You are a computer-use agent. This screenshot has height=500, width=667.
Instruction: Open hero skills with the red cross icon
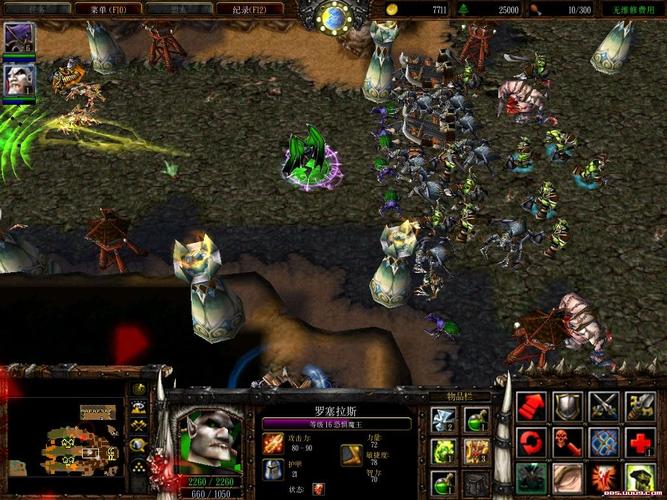tap(640, 442)
